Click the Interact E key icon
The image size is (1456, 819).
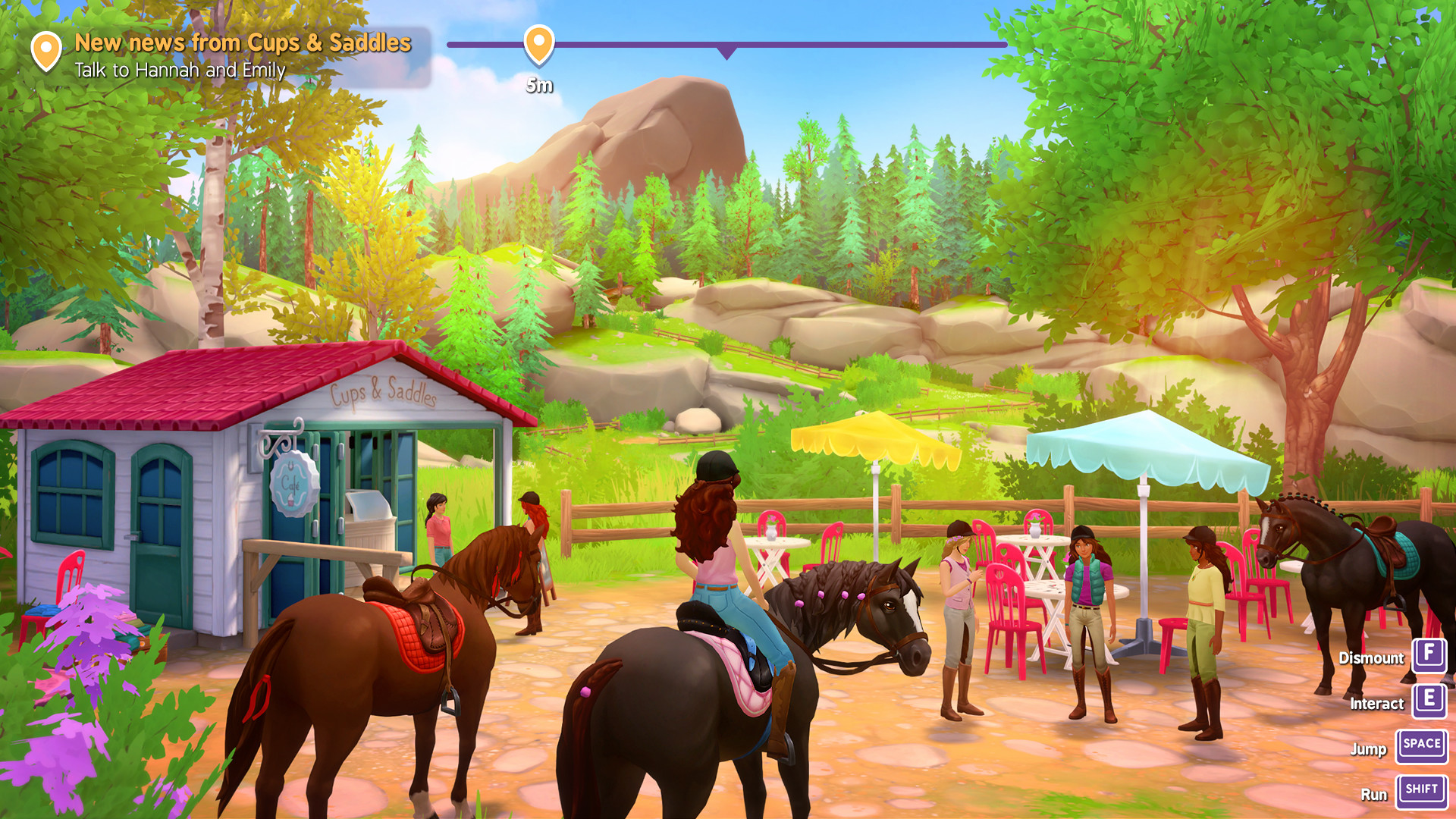(1429, 701)
